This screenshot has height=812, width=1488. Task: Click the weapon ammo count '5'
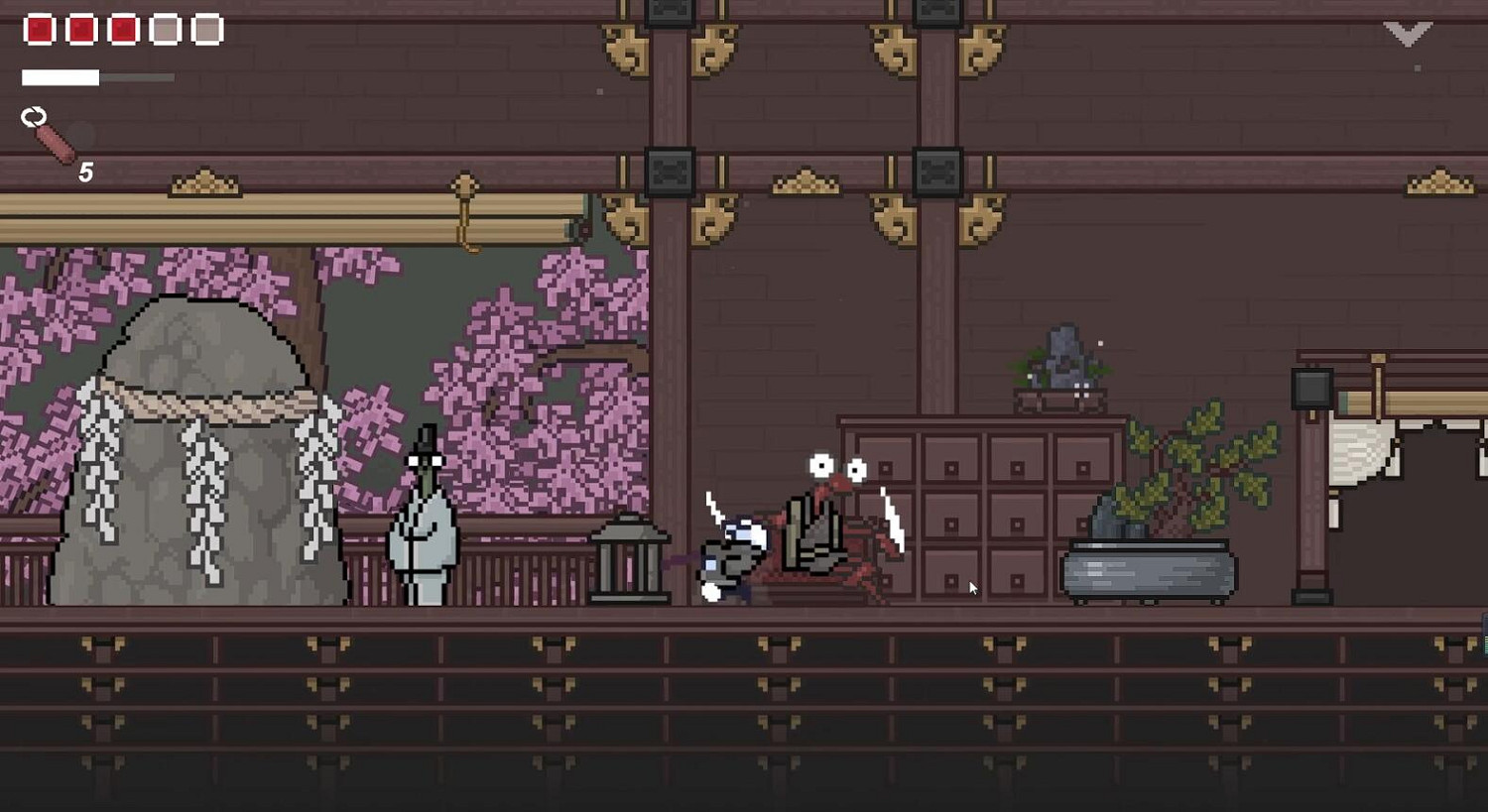(85, 172)
